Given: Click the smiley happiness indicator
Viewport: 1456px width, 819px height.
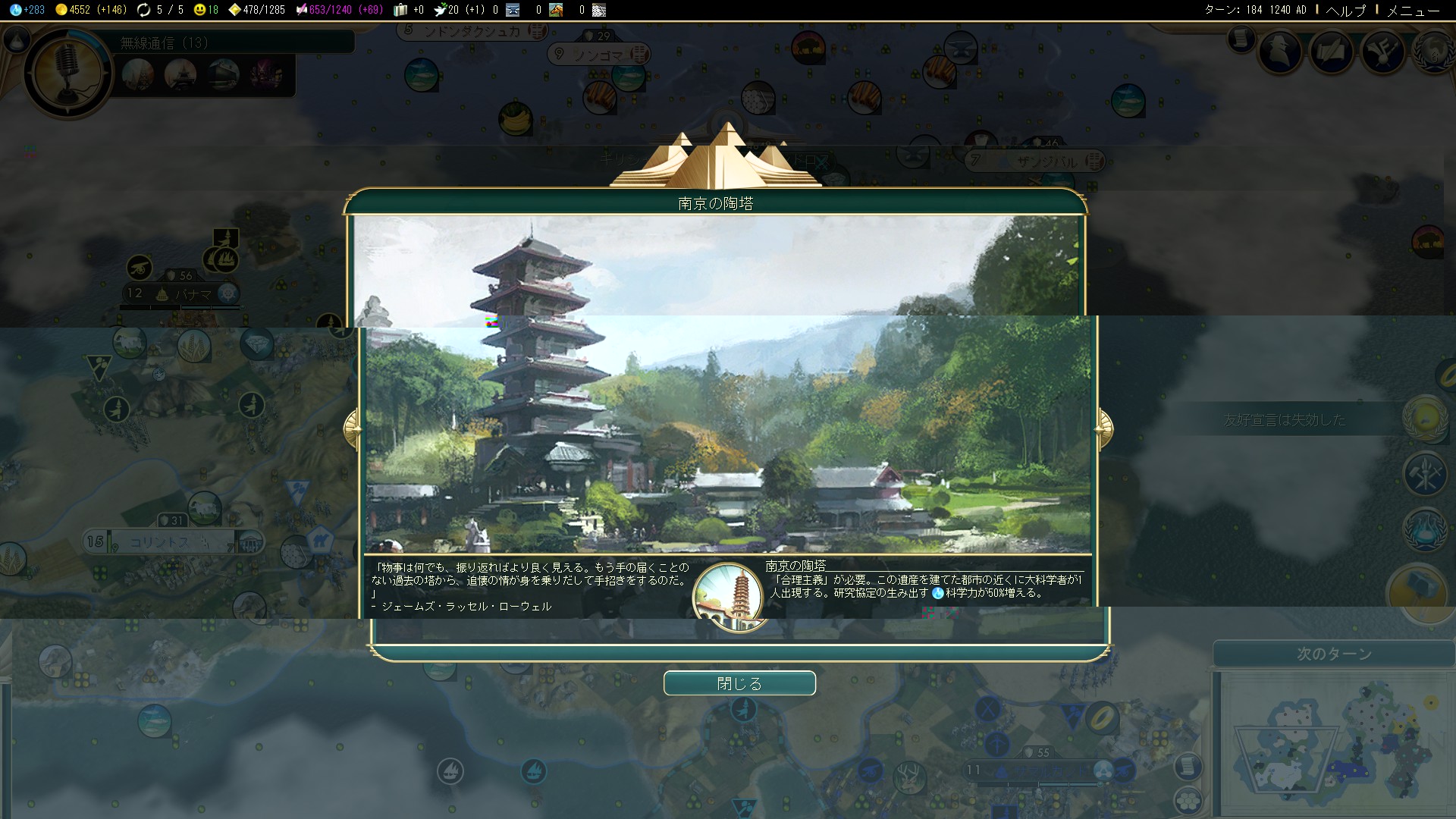Looking at the screenshot, I should tap(206, 10).
